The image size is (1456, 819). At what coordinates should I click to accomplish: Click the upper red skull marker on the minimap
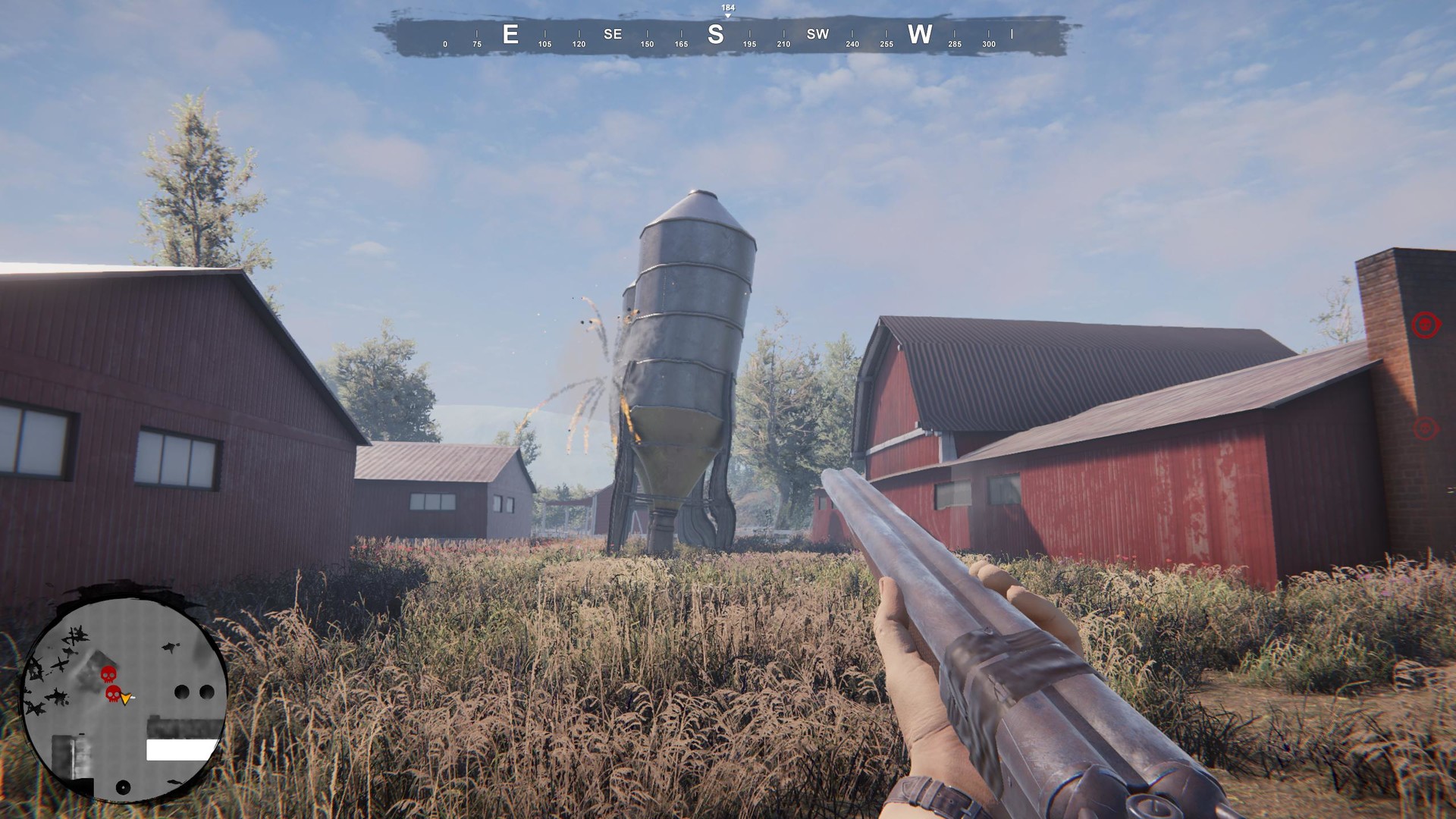click(x=108, y=676)
